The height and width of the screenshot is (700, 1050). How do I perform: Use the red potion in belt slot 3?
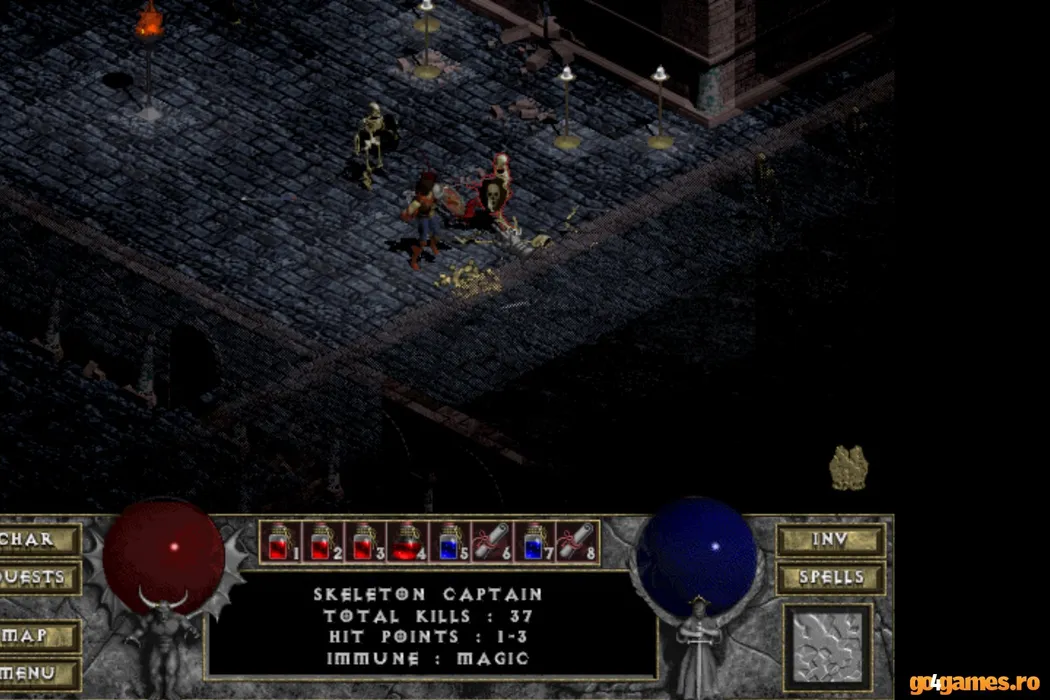[x=362, y=542]
